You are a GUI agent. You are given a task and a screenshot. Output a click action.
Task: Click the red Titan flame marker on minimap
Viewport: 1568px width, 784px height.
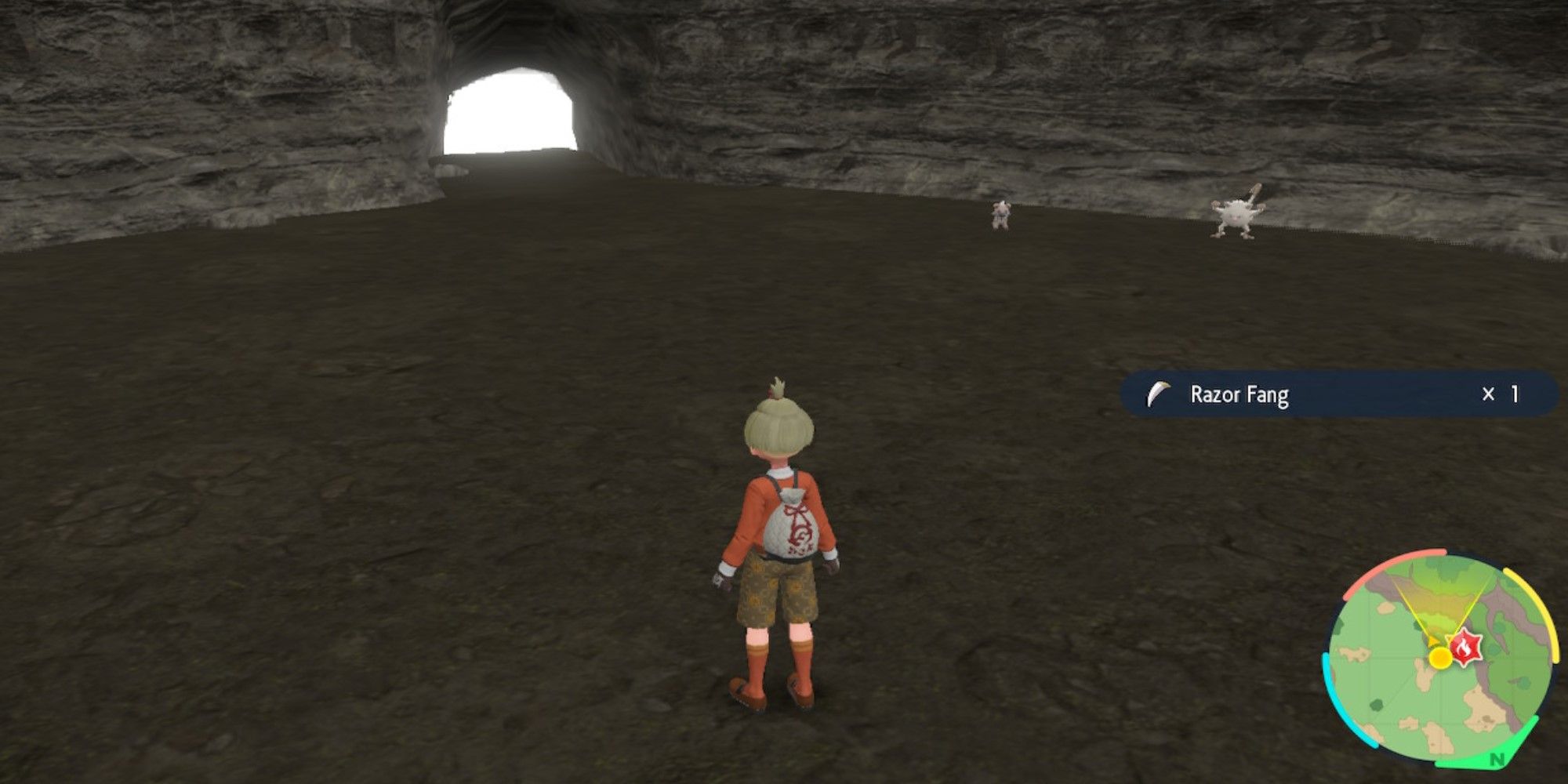1465,648
